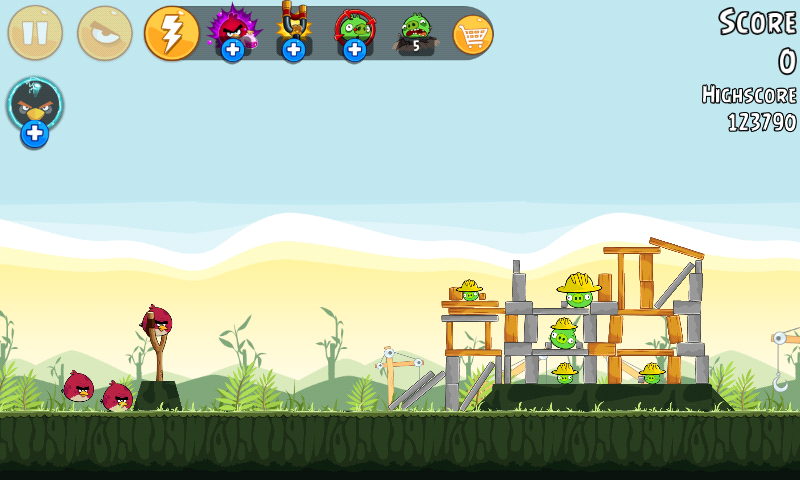Open the shop cart
This screenshot has width=800, height=480.
tap(473, 34)
